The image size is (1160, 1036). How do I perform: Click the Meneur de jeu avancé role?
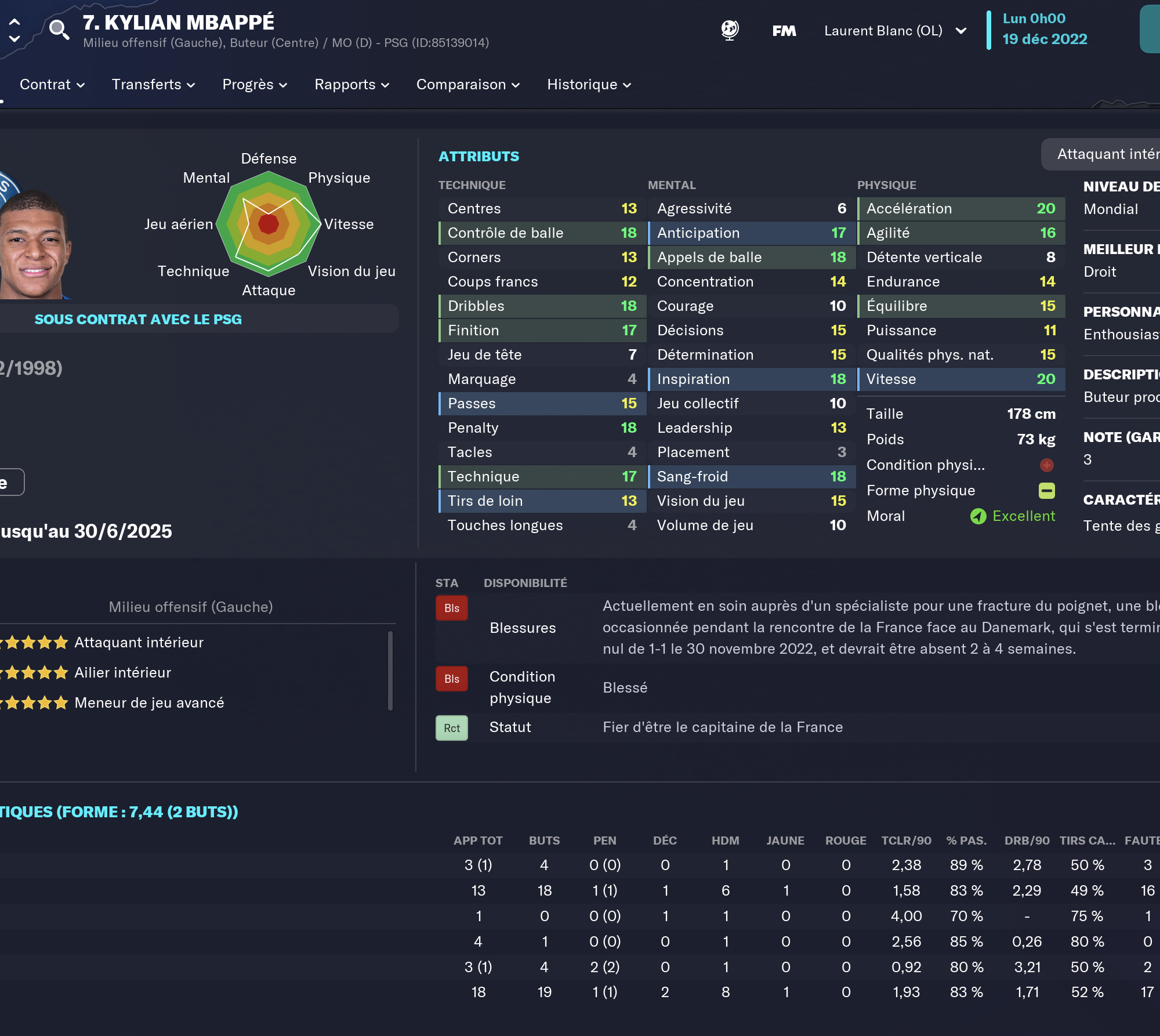pos(148,702)
